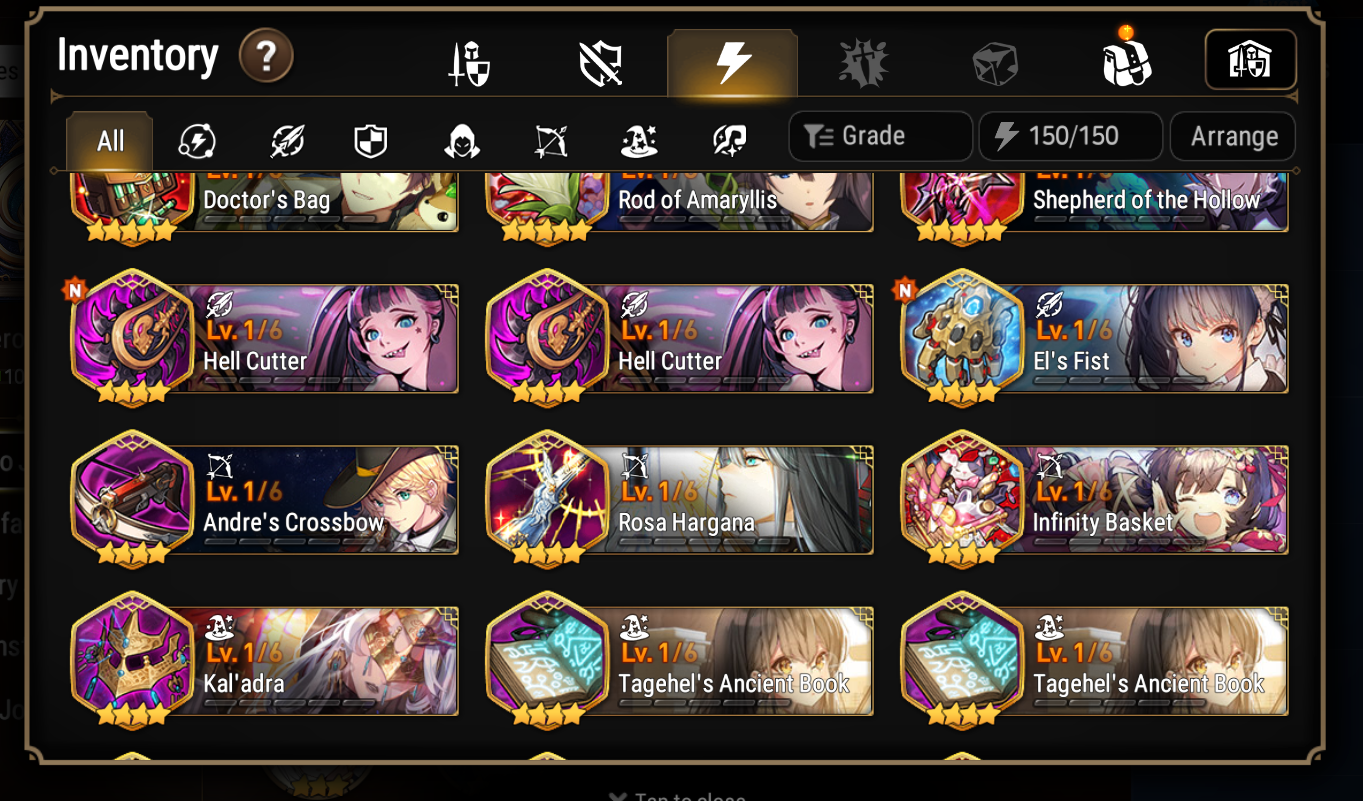
Task: Filter Ranger artifacts using the bow icon
Action: (550, 141)
